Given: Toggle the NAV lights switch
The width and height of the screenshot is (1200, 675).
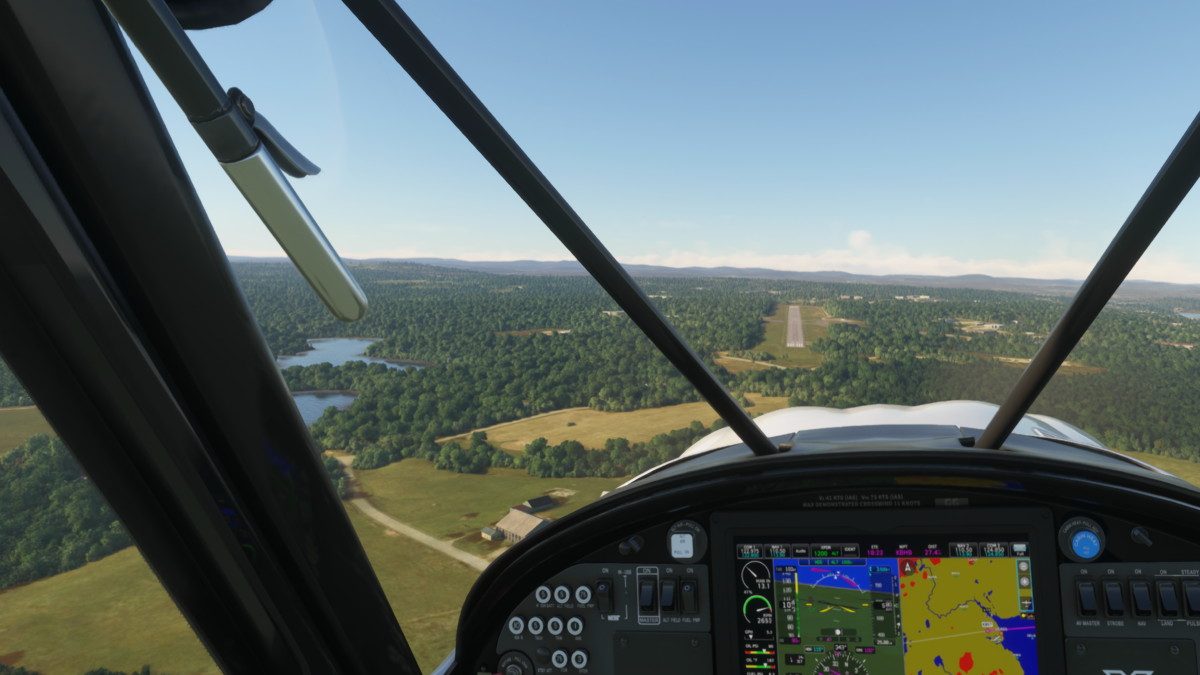Looking at the screenshot, I should [1140, 598].
